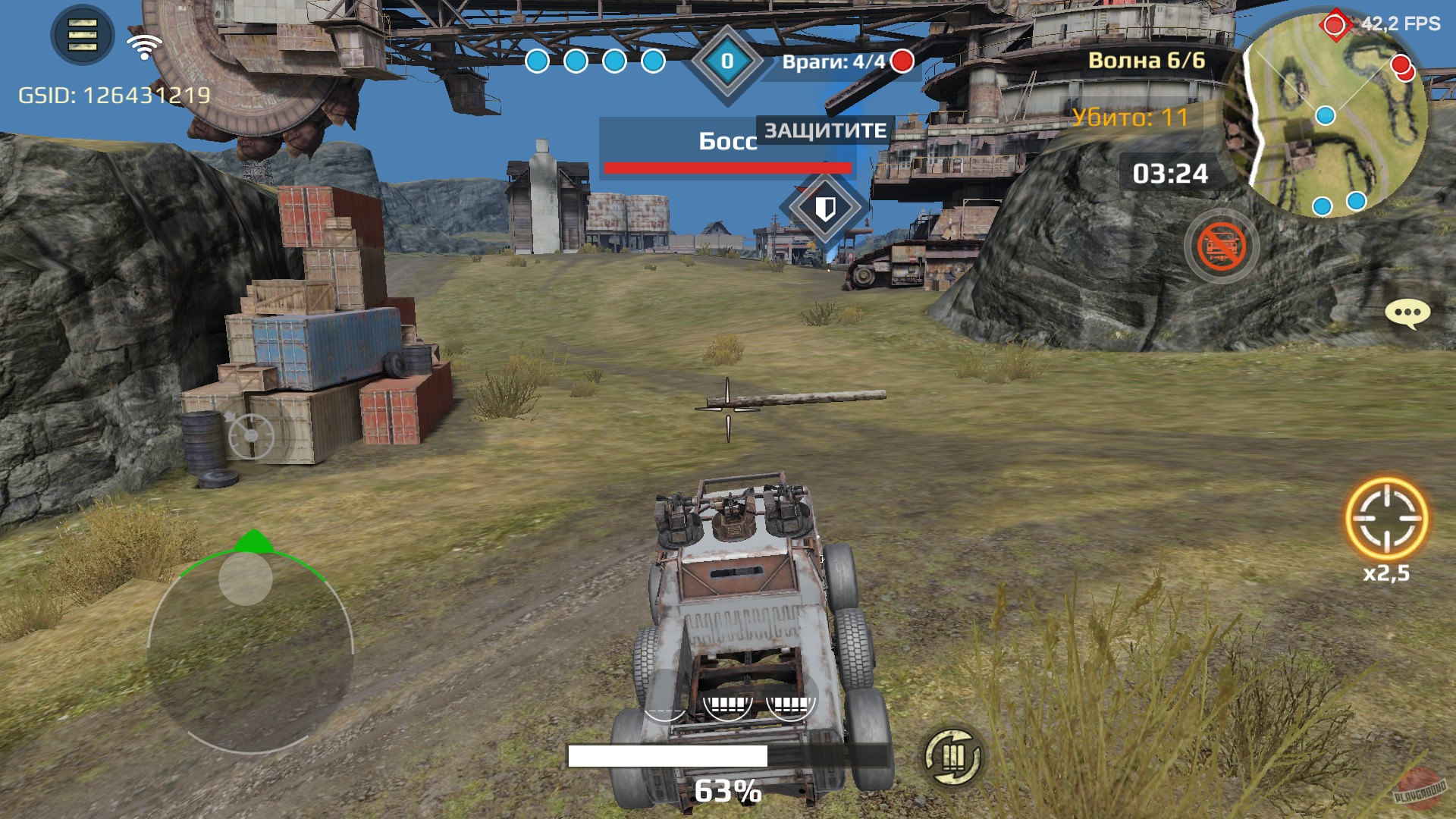Select the shield icon under the boss bar
The height and width of the screenshot is (819, 1456).
click(827, 206)
